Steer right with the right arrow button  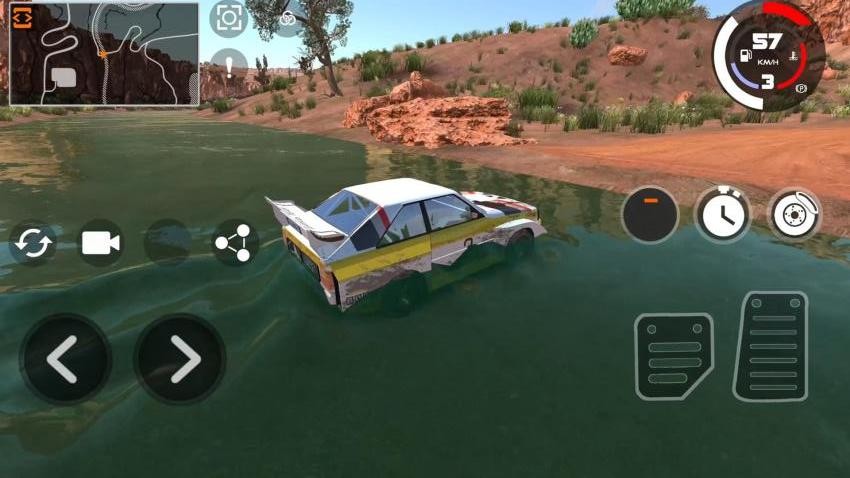click(180, 360)
